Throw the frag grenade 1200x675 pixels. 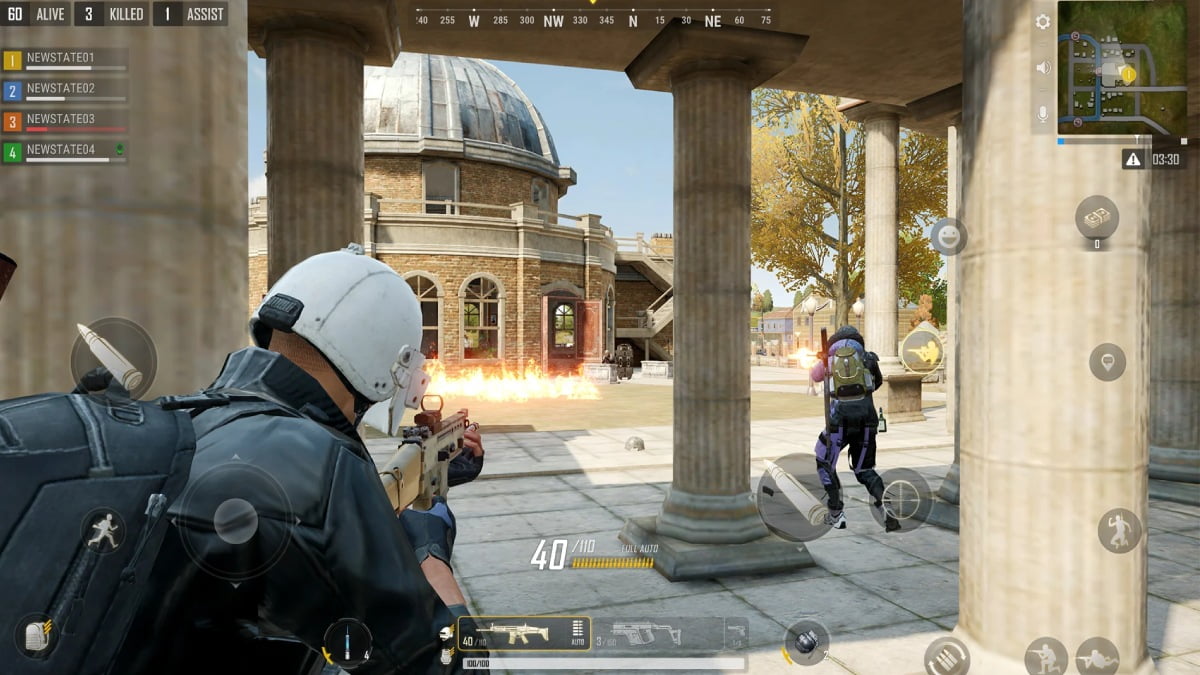pos(806,641)
